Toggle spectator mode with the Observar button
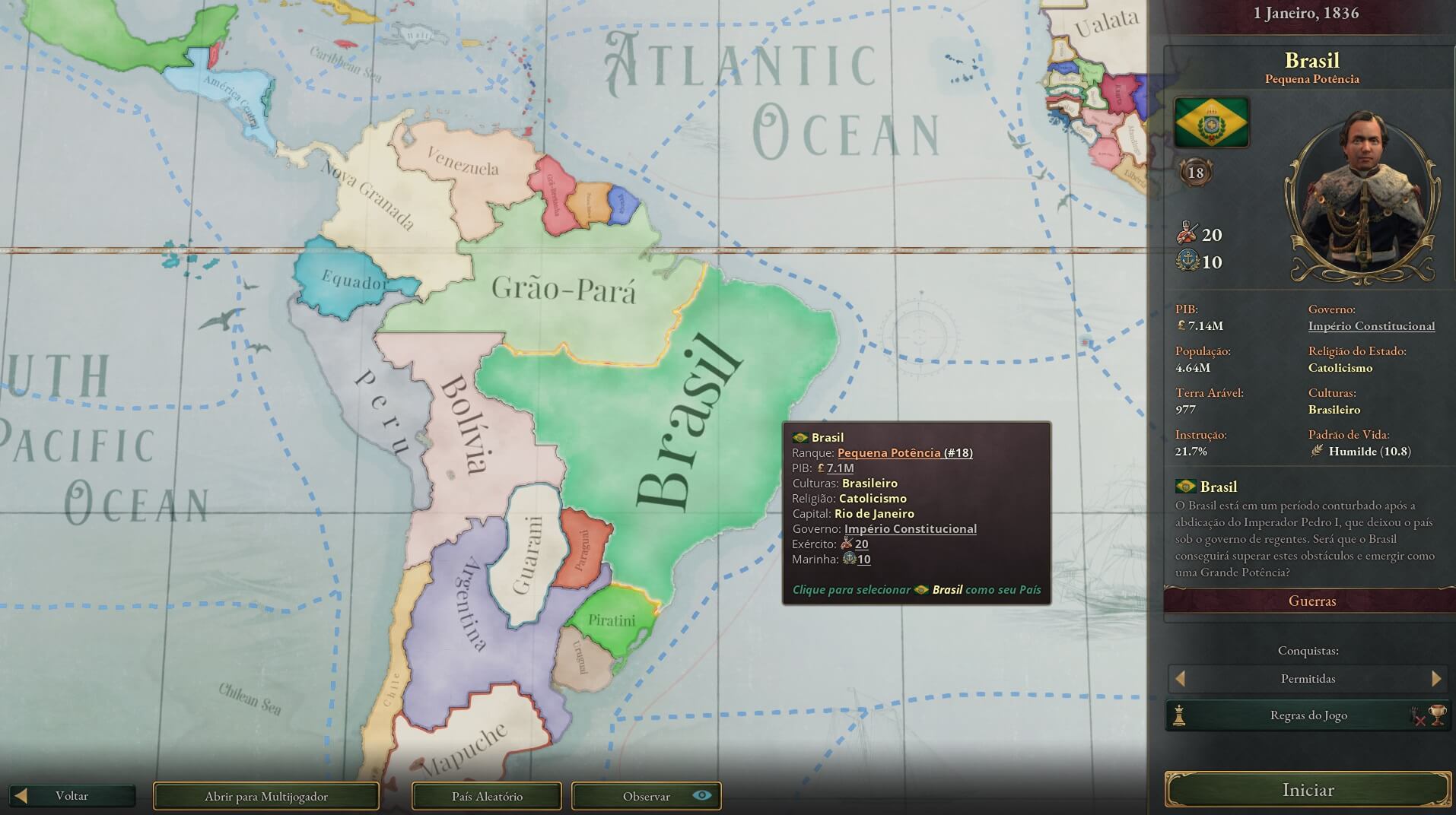Image resolution: width=1456 pixels, height=815 pixels. [x=646, y=796]
